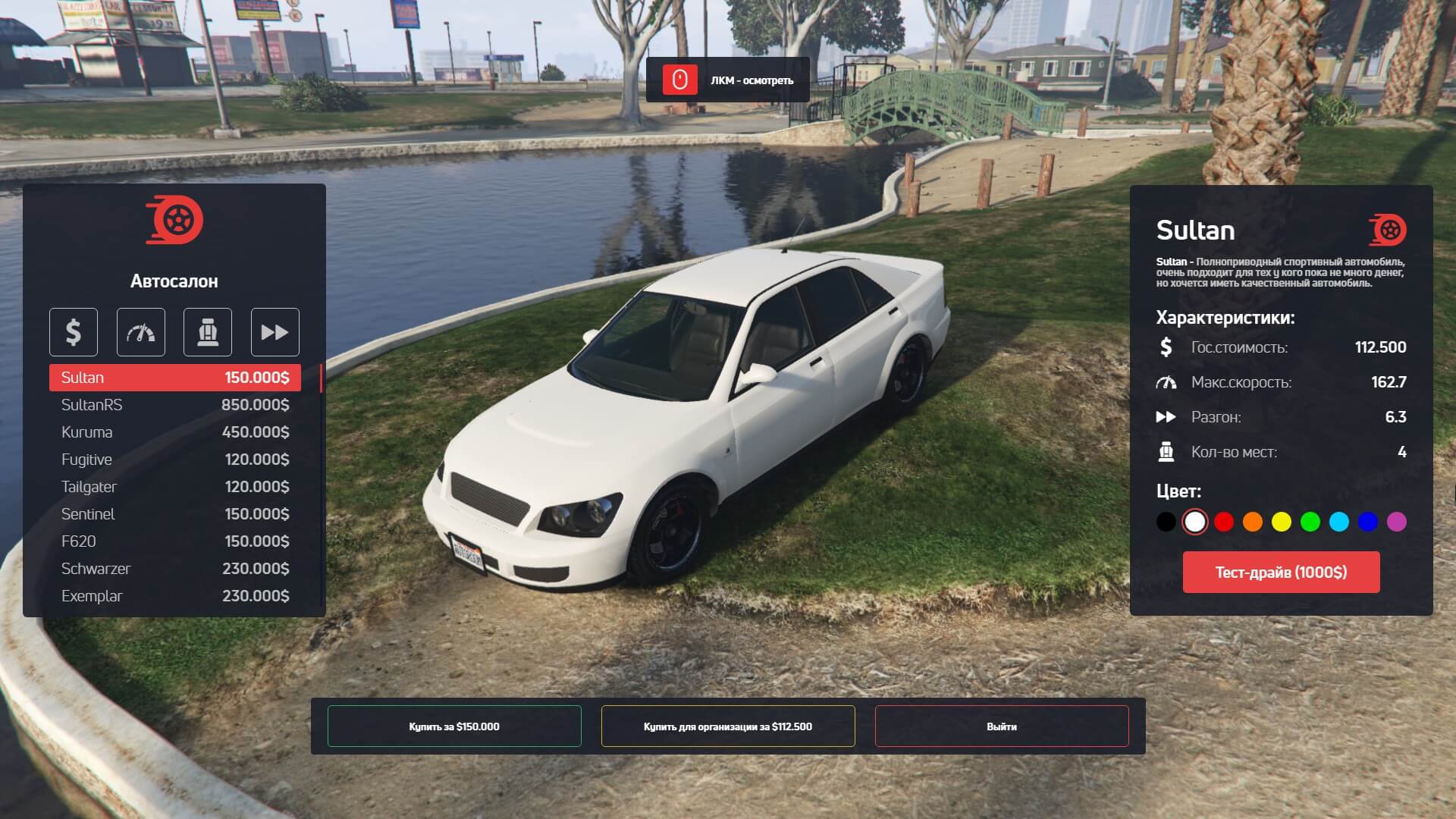Choose the Sentinel listing
Image resolution: width=1456 pixels, height=819 pixels.
174,514
